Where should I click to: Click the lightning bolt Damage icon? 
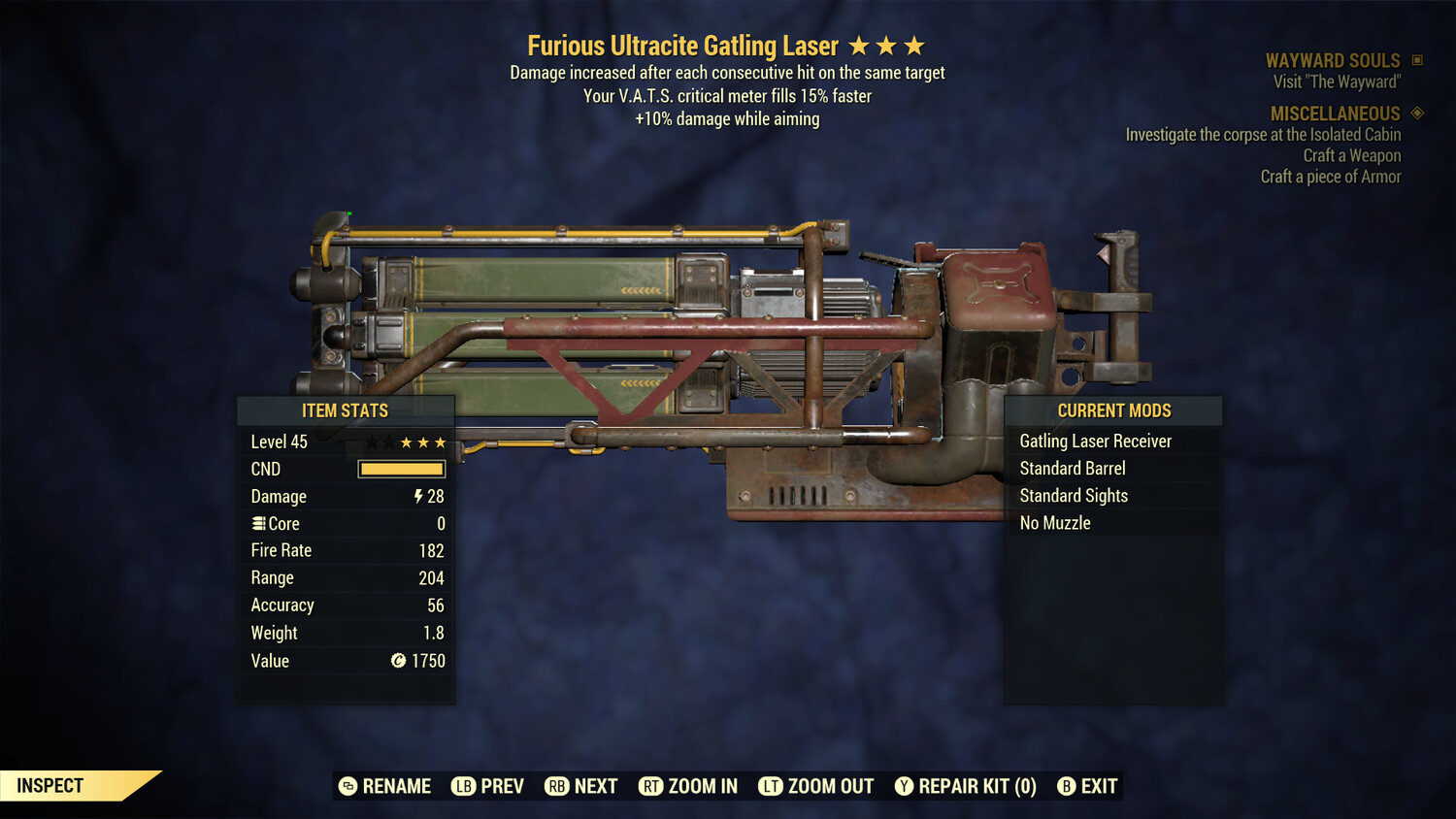pyautogui.click(x=417, y=496)
